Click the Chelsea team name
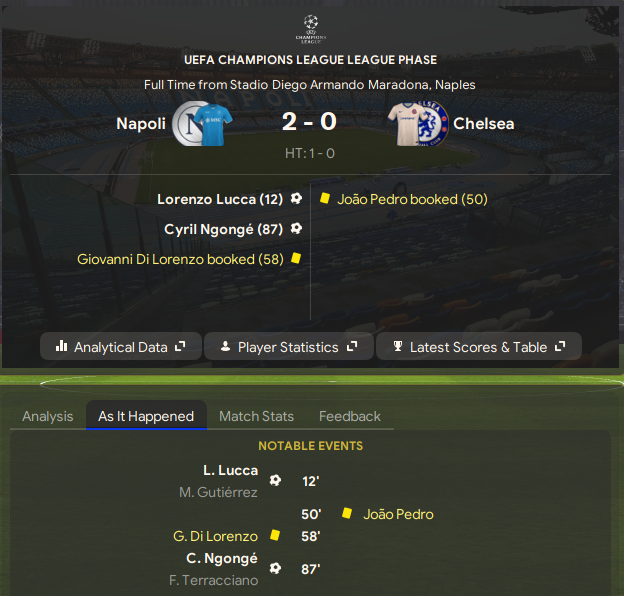The height and width of the screenshot is (596, 624). (x=483, y=124)
